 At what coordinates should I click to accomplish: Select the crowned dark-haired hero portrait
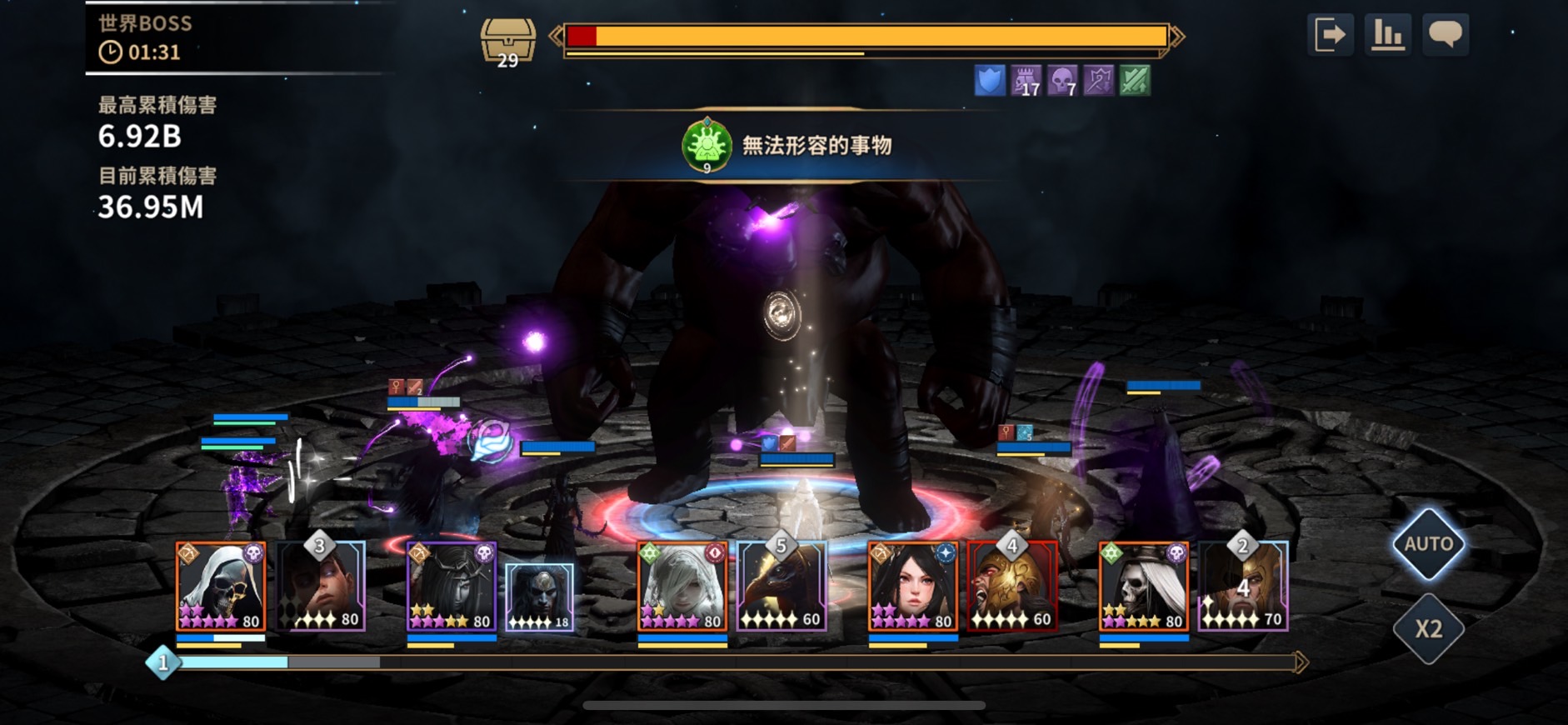tap(452, 587)
